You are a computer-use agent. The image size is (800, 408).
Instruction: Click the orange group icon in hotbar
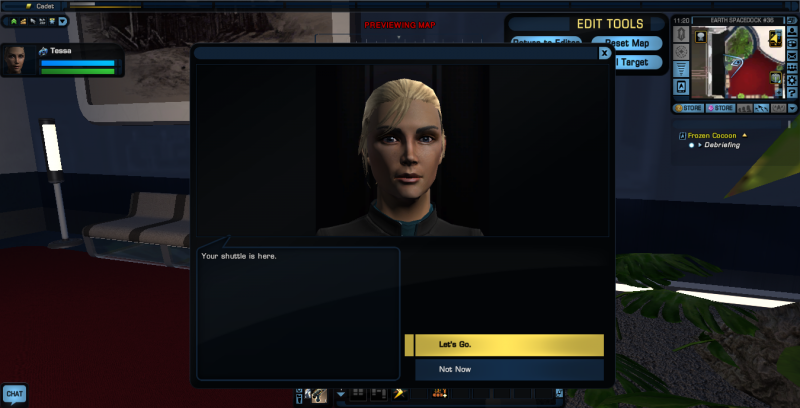(x=439, y=394)
